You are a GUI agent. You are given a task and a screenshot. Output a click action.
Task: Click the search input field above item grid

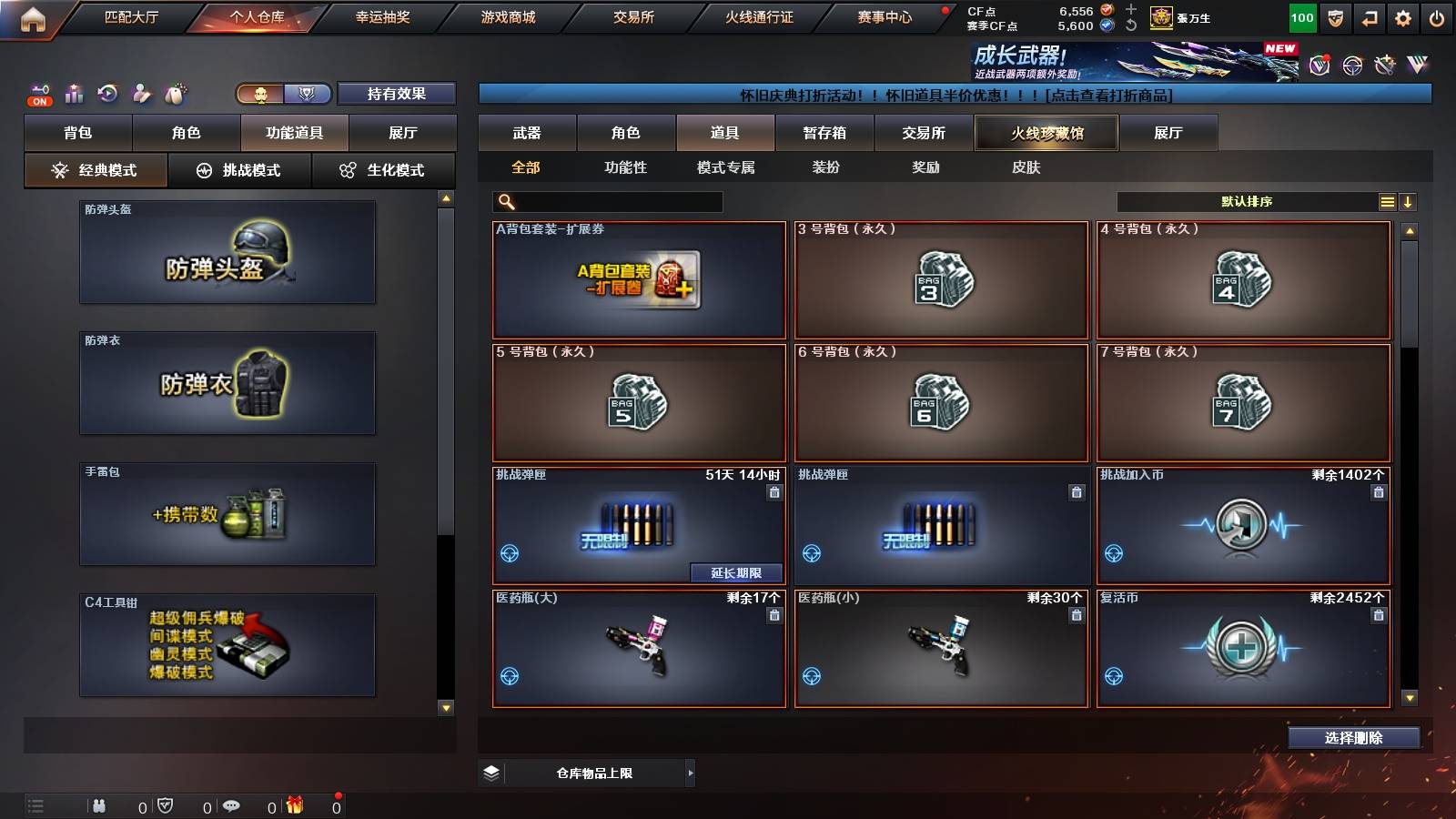point(605,201)
